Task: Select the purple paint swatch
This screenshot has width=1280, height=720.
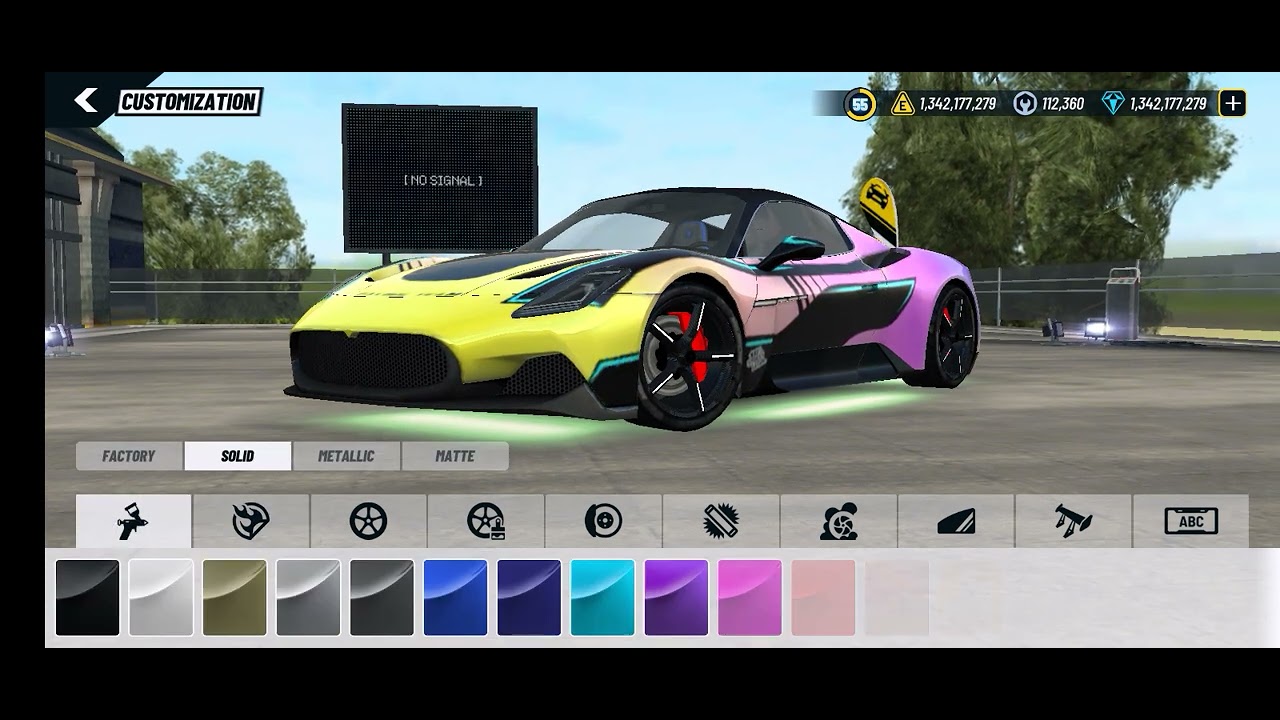Action: [676, 598]
